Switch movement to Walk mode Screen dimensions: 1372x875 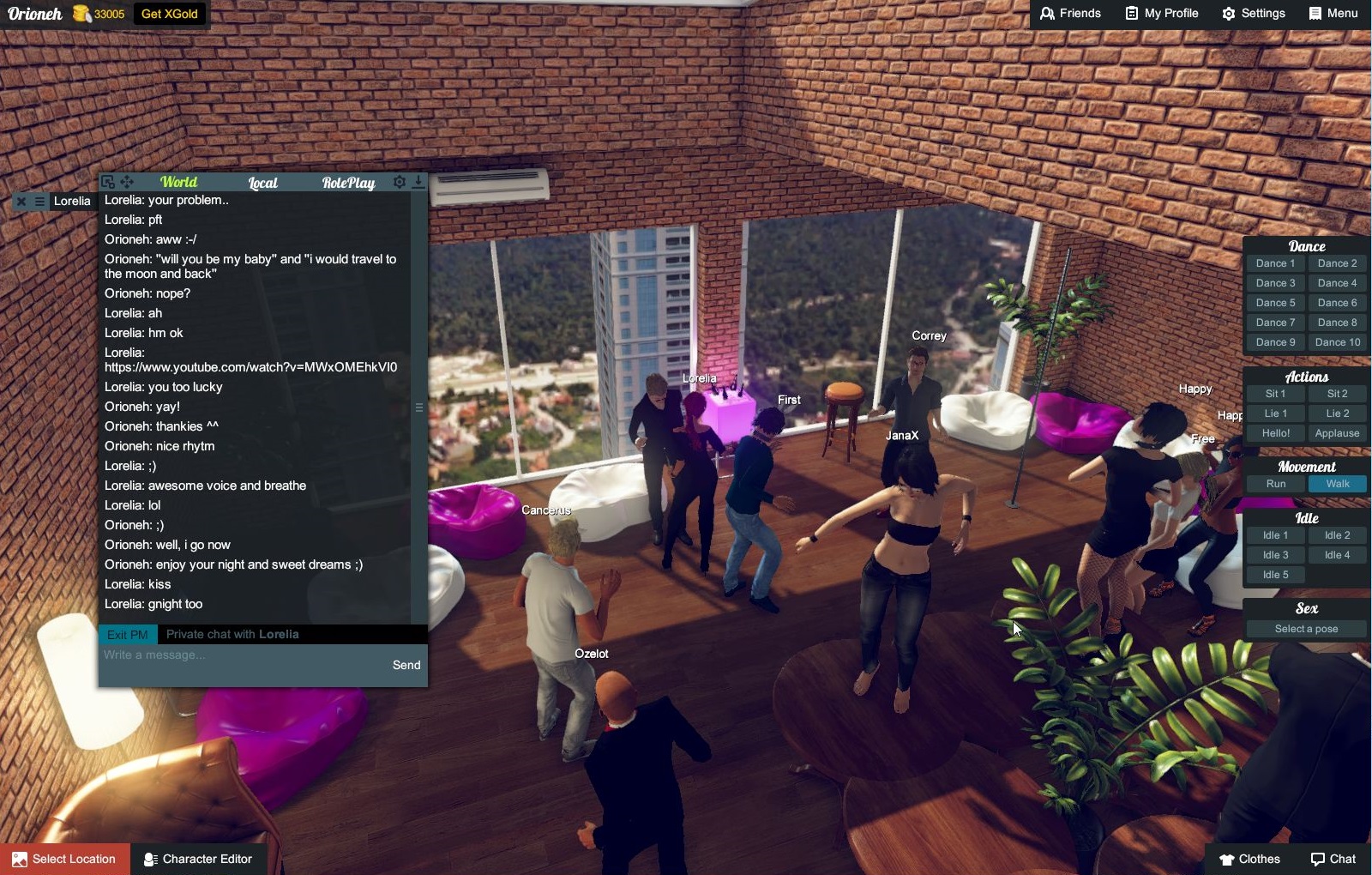coord(1338,484)
